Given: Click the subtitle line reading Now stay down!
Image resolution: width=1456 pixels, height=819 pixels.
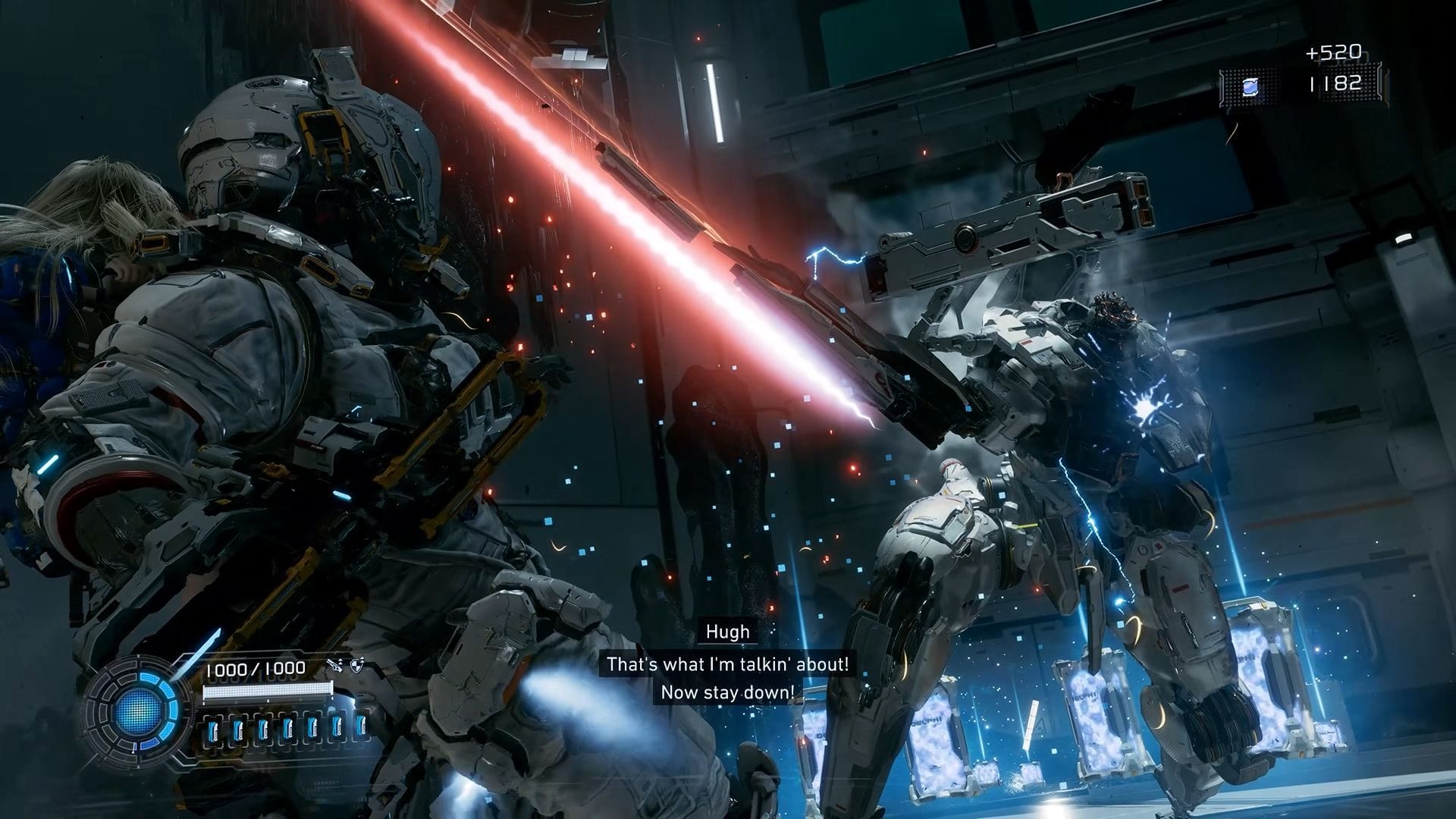Looking at the screenshot, I should 727,692.
